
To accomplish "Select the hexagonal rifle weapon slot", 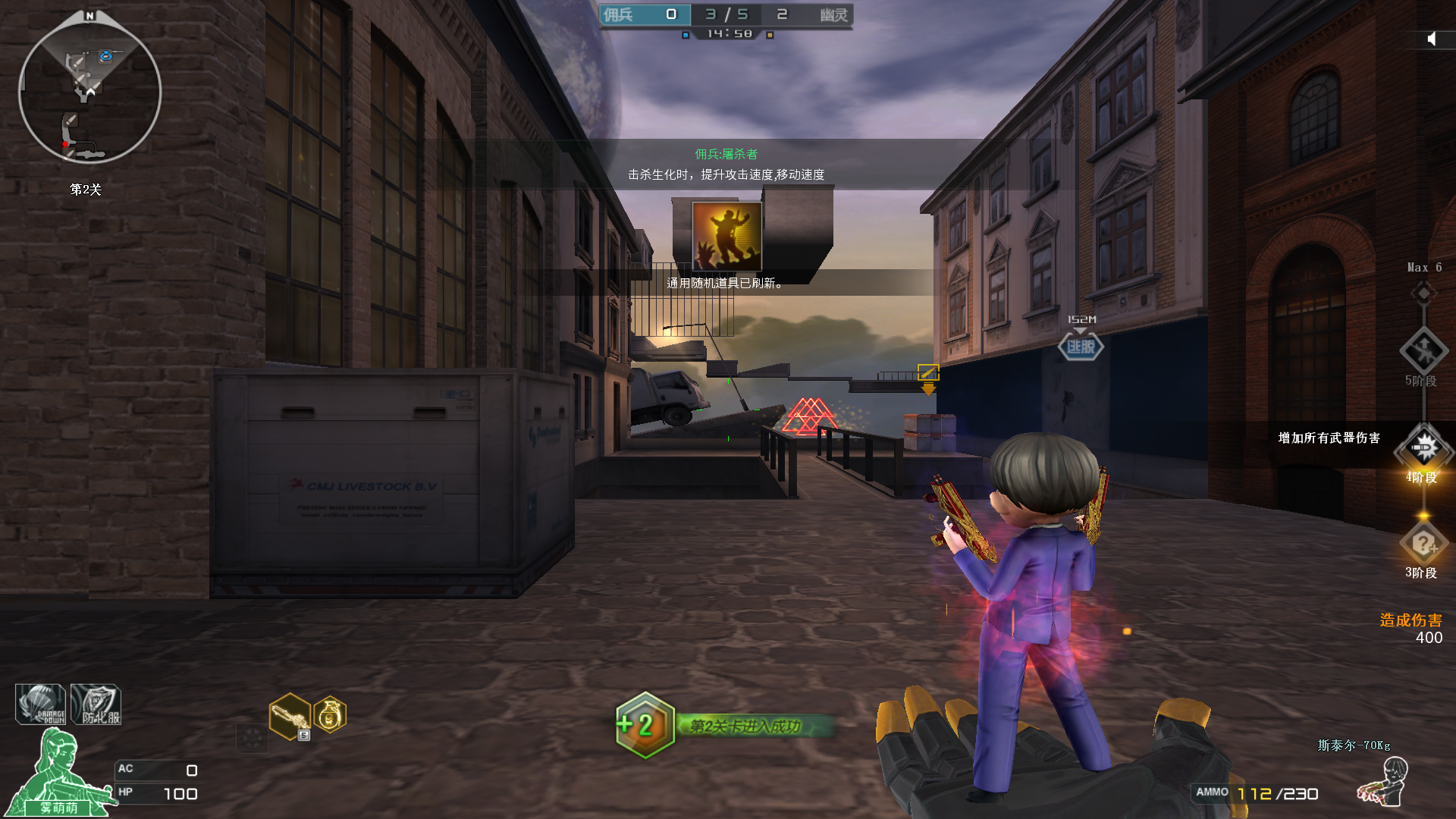I will pos(290,716).
